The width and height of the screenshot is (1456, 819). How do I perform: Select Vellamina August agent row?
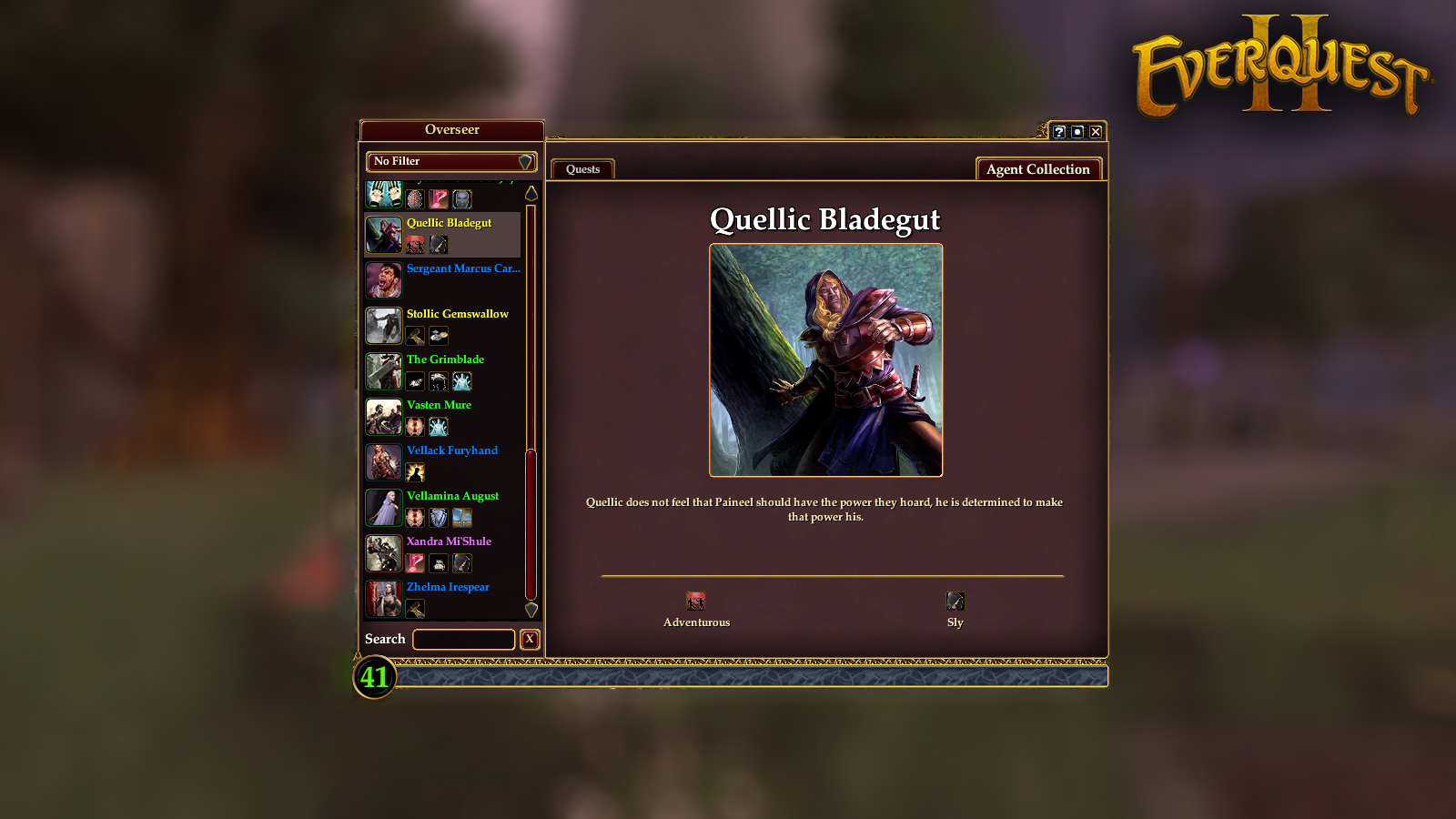(452, 496)
